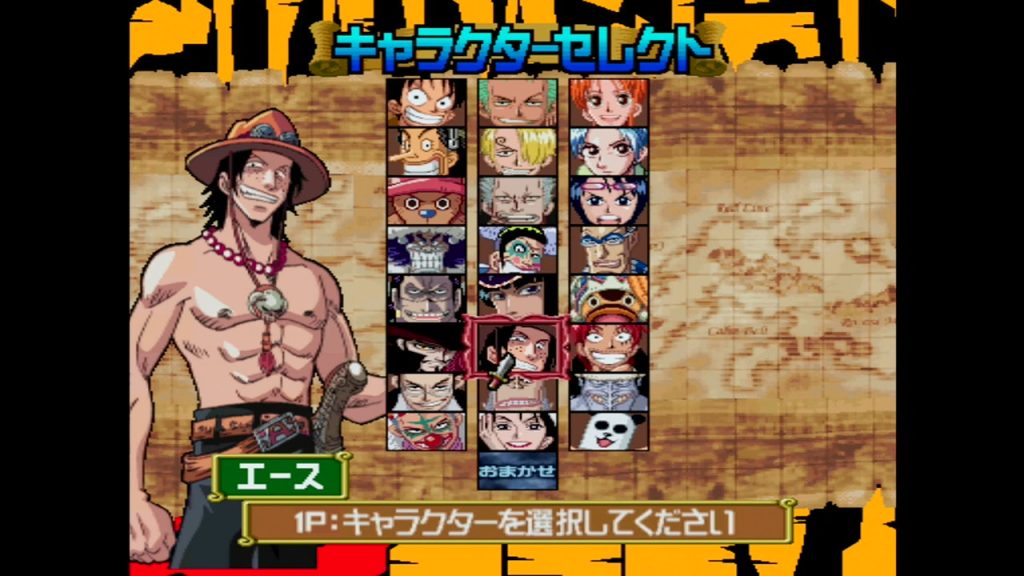Choose grey-haired Smoker
Viewport: 1024px width, 576px height.
[517, 200]
